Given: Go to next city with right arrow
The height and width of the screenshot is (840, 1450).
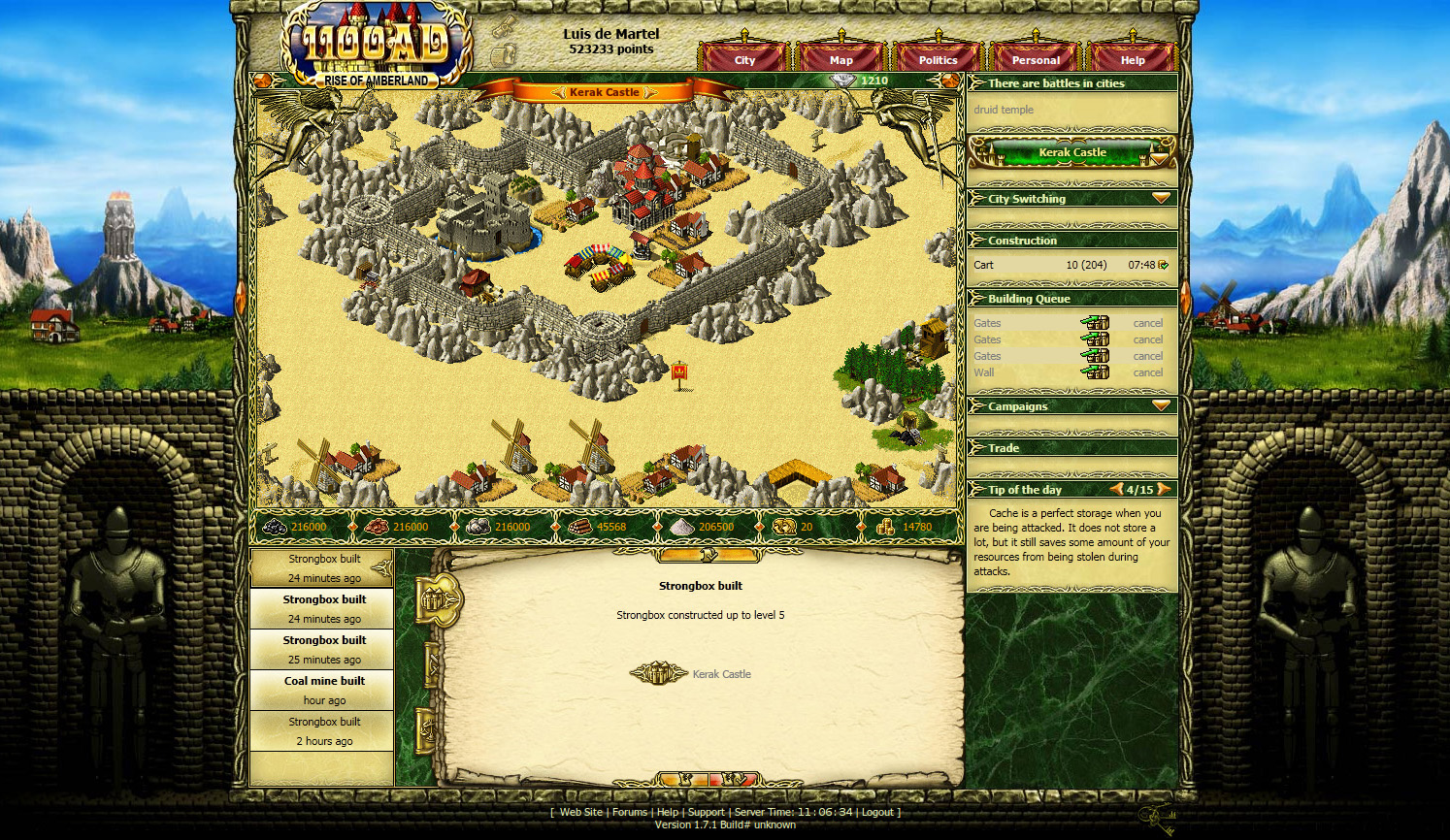Looking at the screenshot, I should click(x=650, y=92).
